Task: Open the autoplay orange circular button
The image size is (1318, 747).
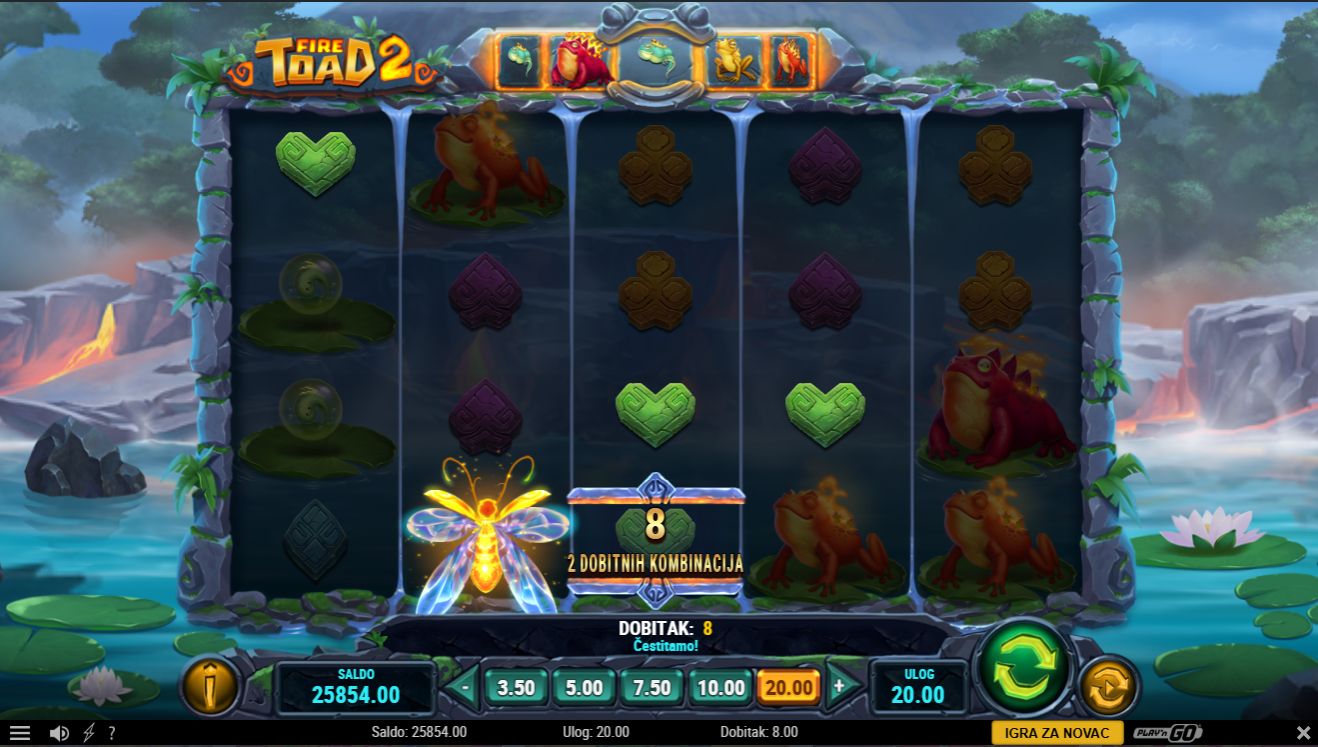Action: coord(1110,687)
